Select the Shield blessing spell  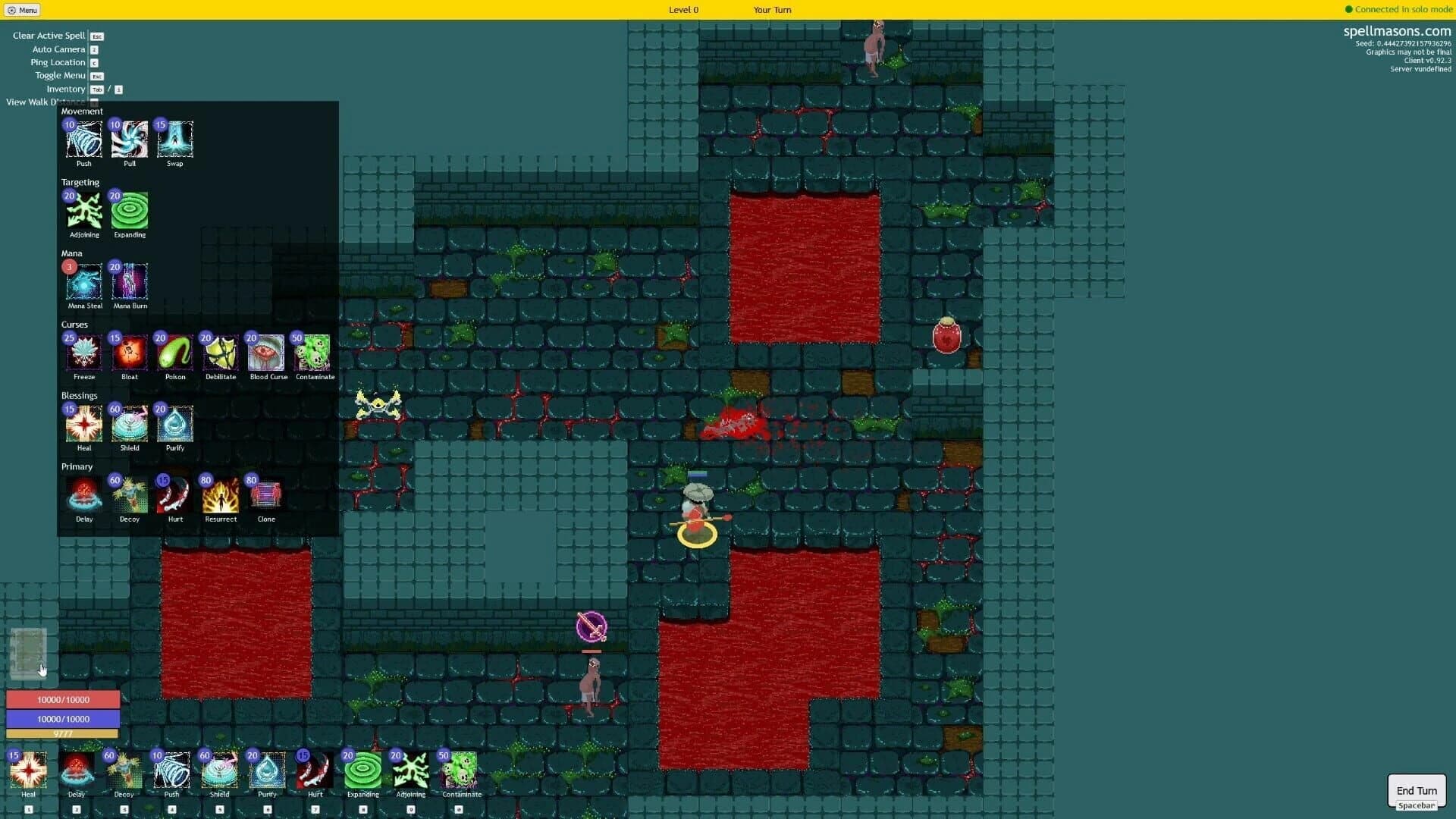click(x=129, y=425)
